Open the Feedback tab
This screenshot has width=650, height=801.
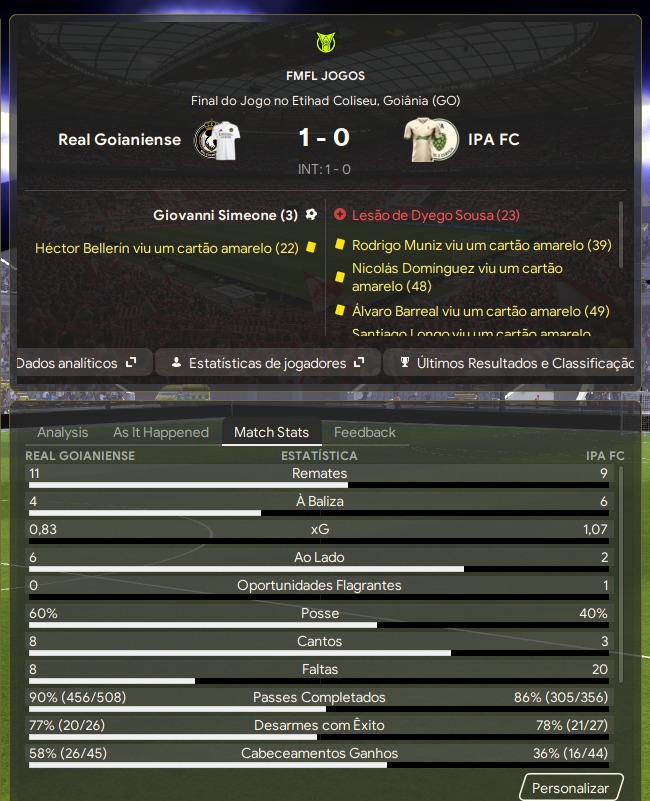pos(364,432)
